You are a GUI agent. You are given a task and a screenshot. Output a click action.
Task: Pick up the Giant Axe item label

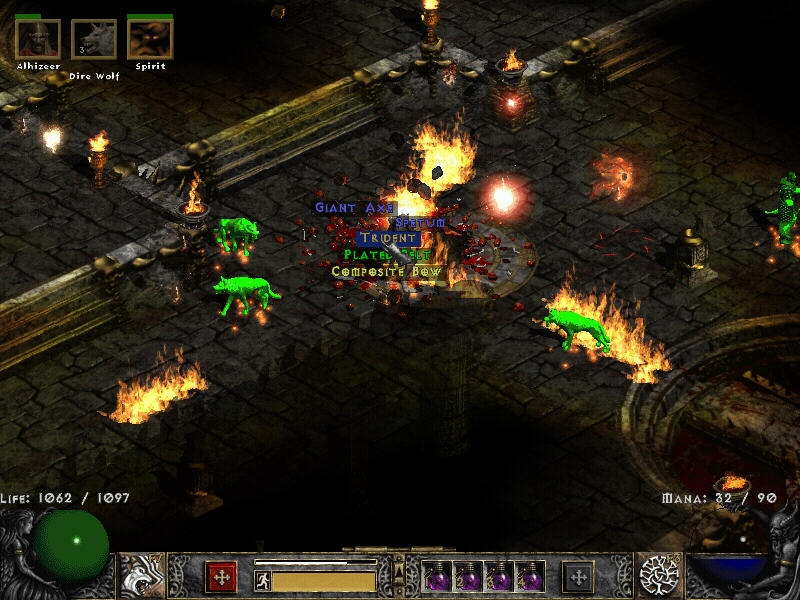point(355,208)
